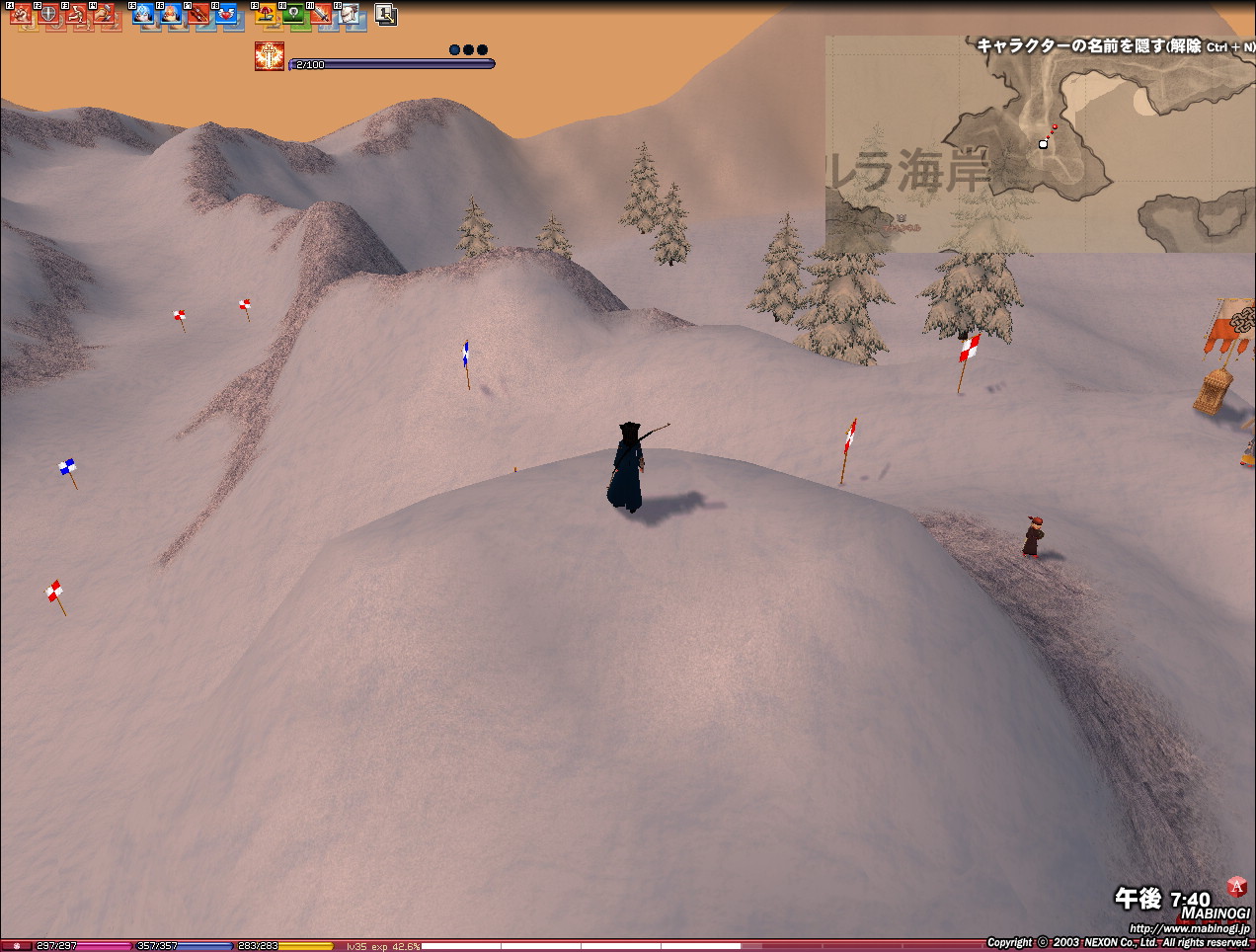Cast the F5 ice magic skill

[x=145, y=16]
